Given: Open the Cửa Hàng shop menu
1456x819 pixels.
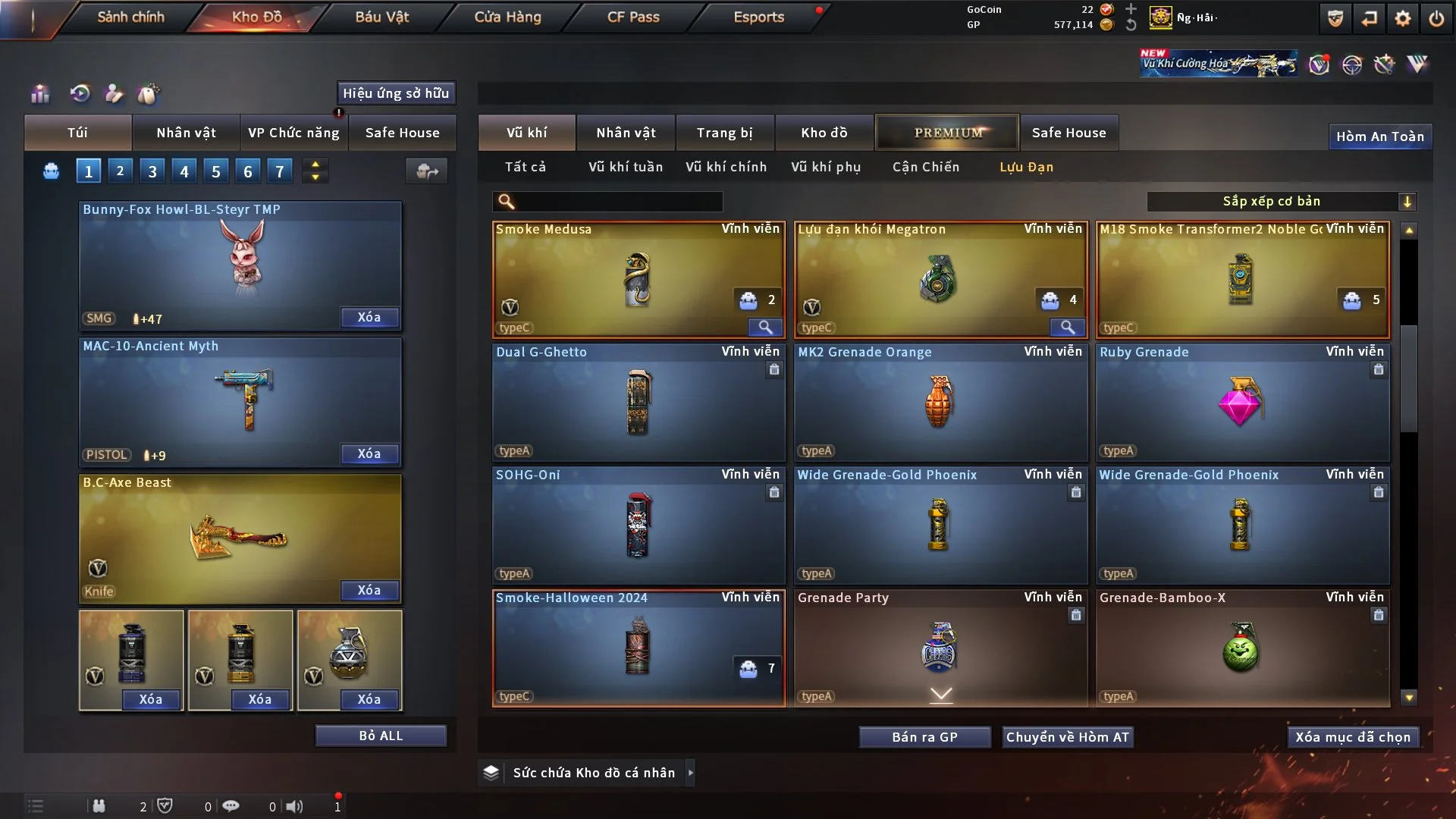Looking at the screenshot, I should point(507,17).
